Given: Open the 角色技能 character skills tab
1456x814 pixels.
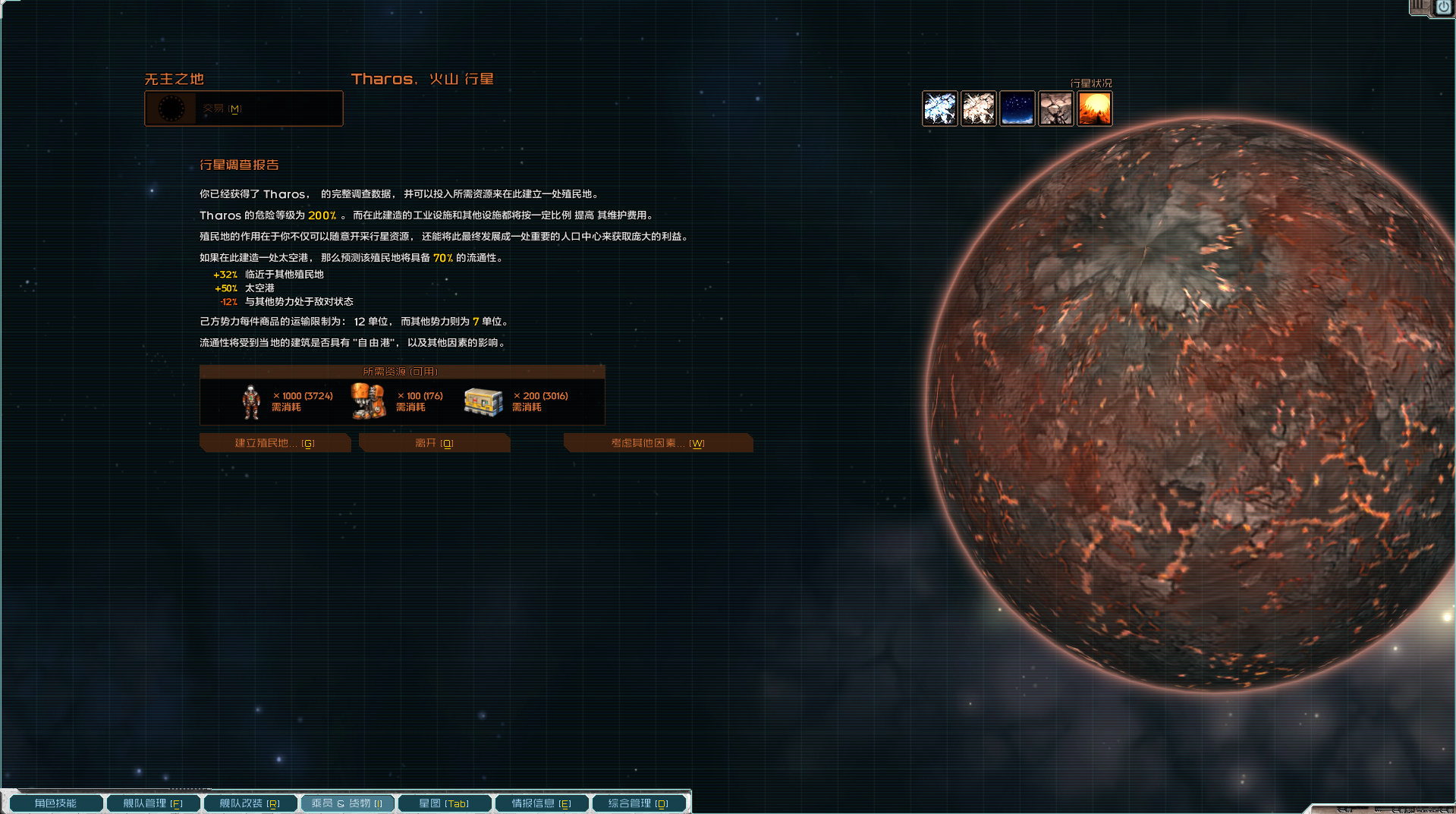Looking at the screenshot, I should (55, 803).
